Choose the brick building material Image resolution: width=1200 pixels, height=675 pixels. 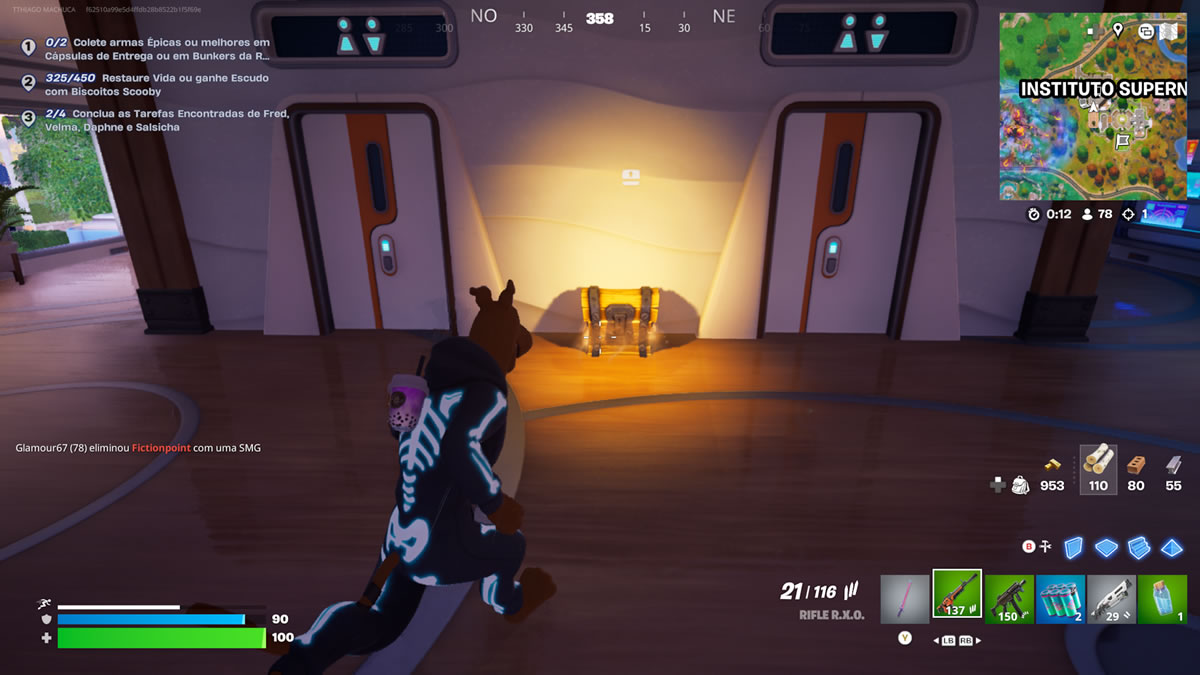[1136, 468]
